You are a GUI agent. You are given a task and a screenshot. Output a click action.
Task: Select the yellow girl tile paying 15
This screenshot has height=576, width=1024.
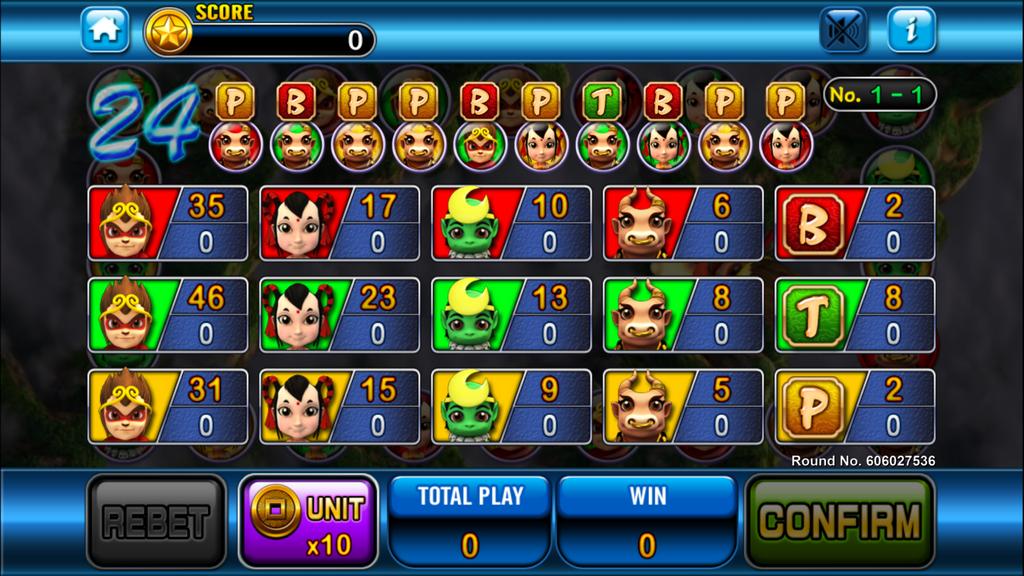click(340, 406)
